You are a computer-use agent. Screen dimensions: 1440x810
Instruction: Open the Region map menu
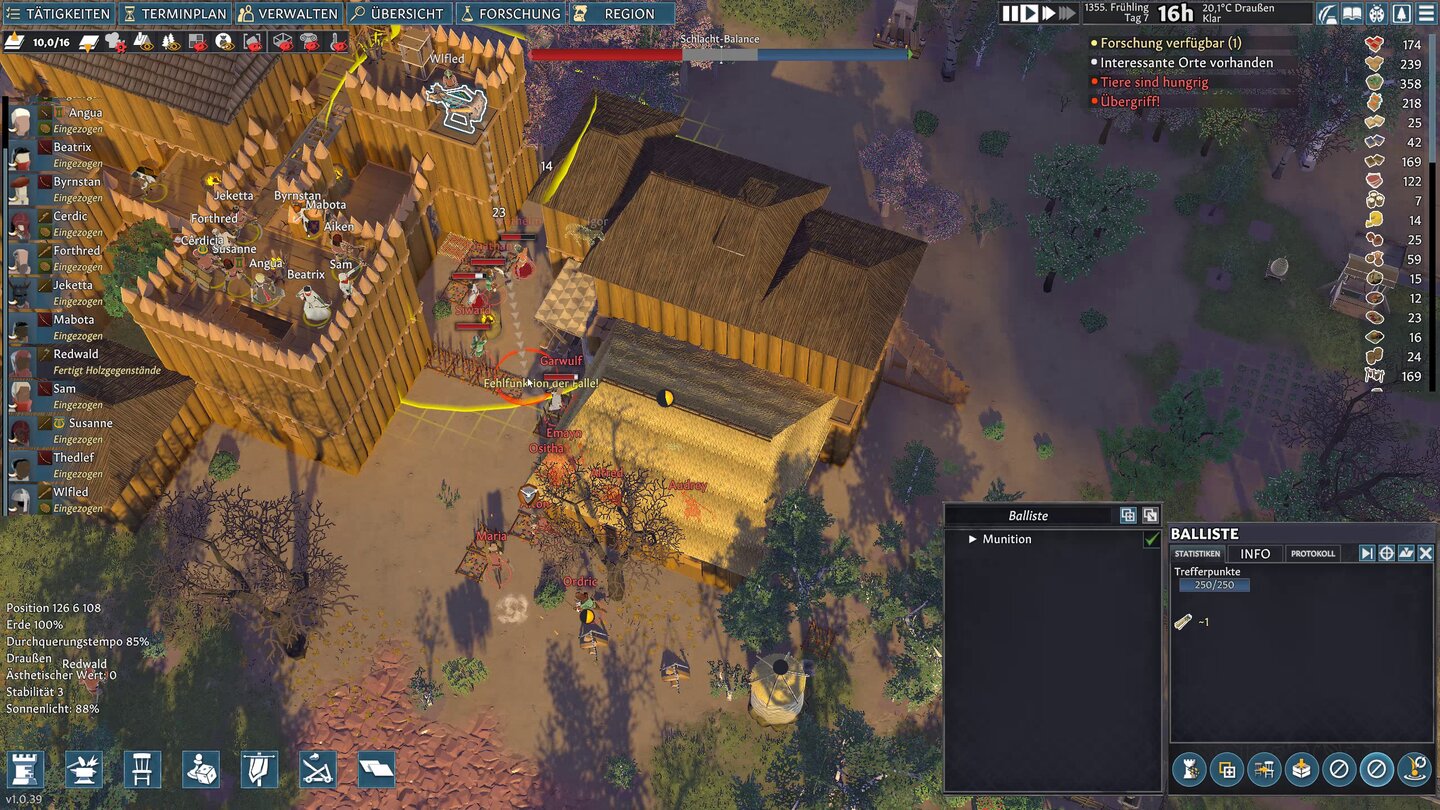(x=621, y=14)
